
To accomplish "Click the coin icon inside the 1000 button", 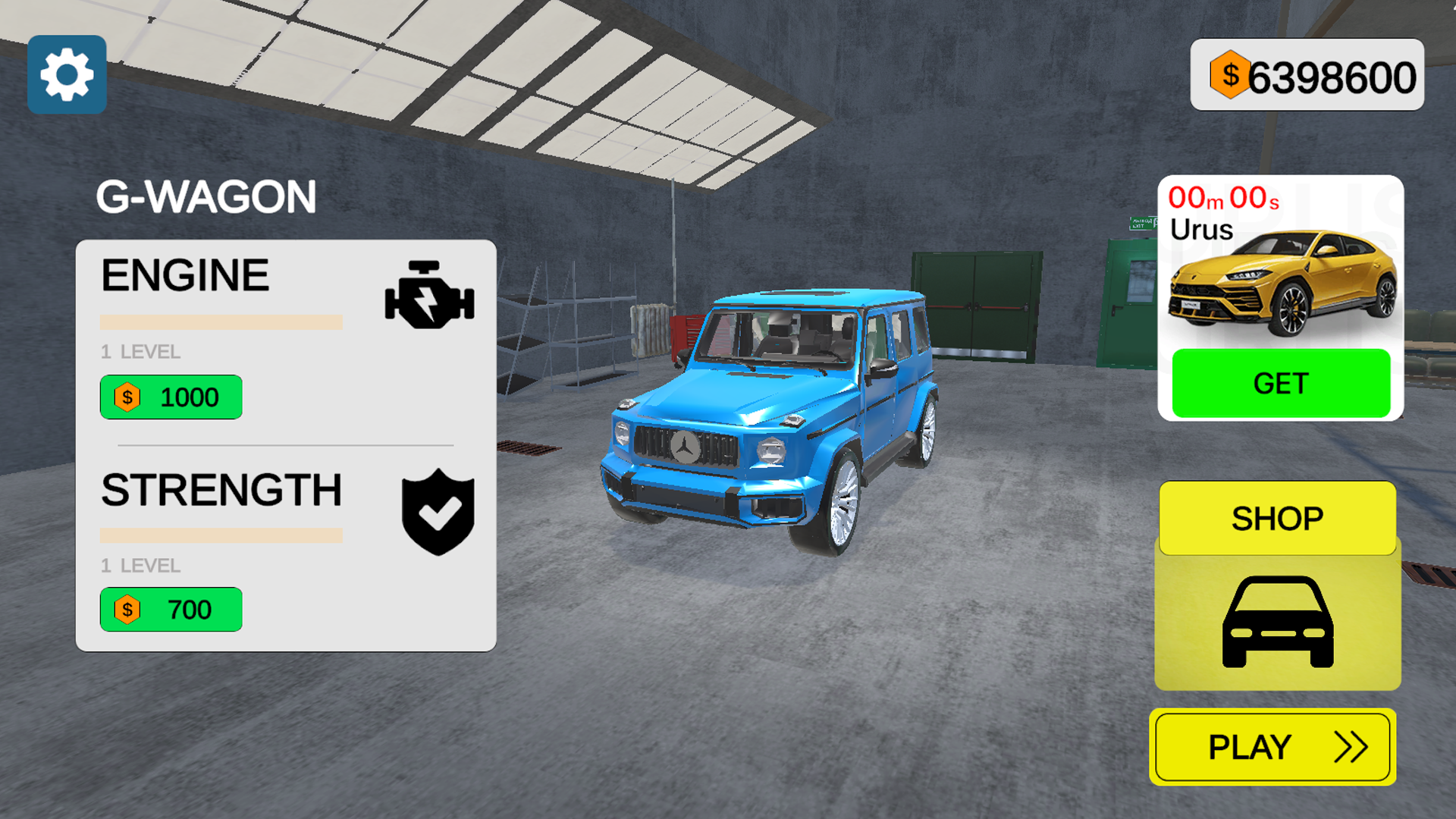I will click(x=127, y=397).
